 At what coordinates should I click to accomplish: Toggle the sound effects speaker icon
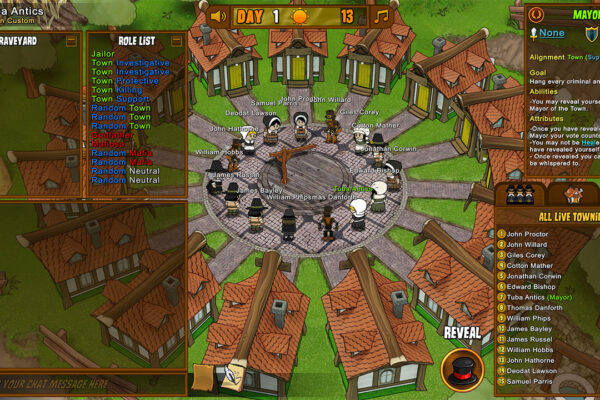[x=218, y=16]
